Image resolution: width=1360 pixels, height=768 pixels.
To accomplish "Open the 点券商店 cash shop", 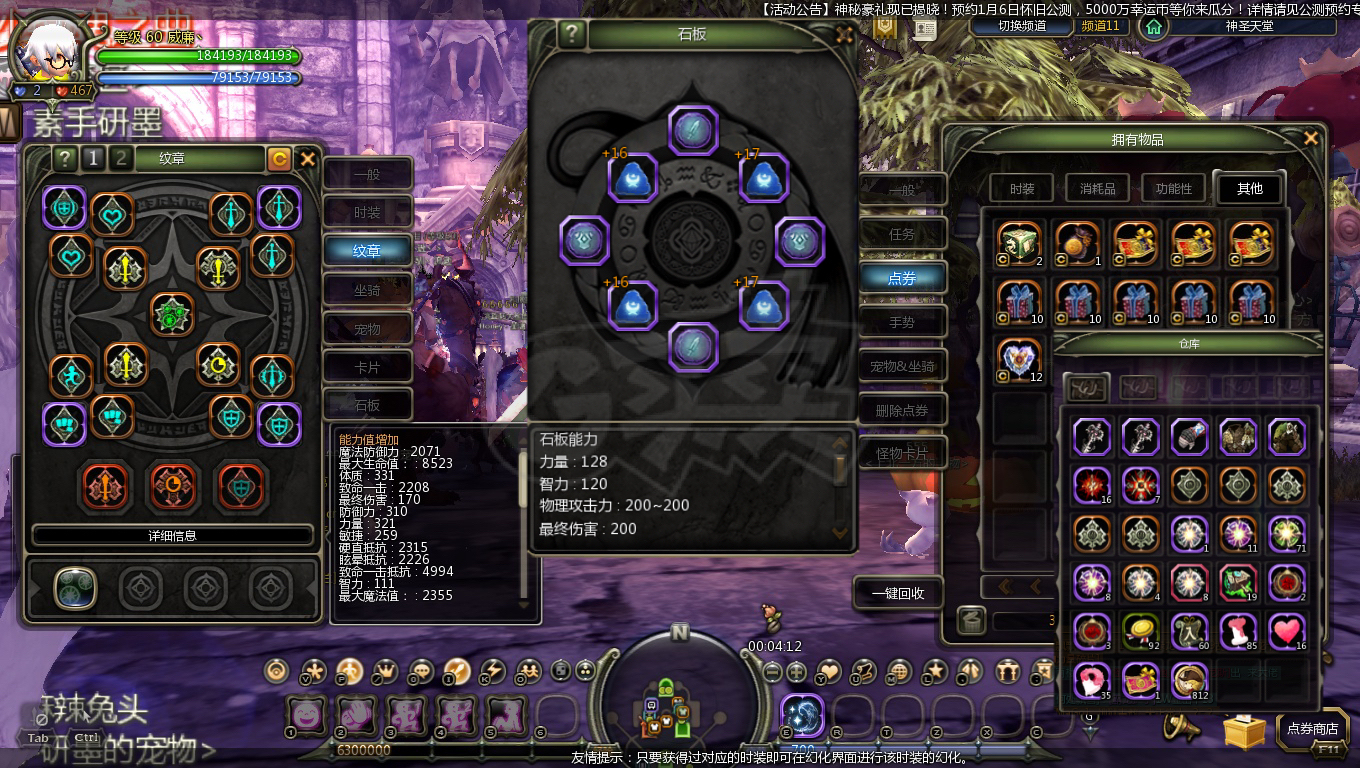I will [1312, 729].
